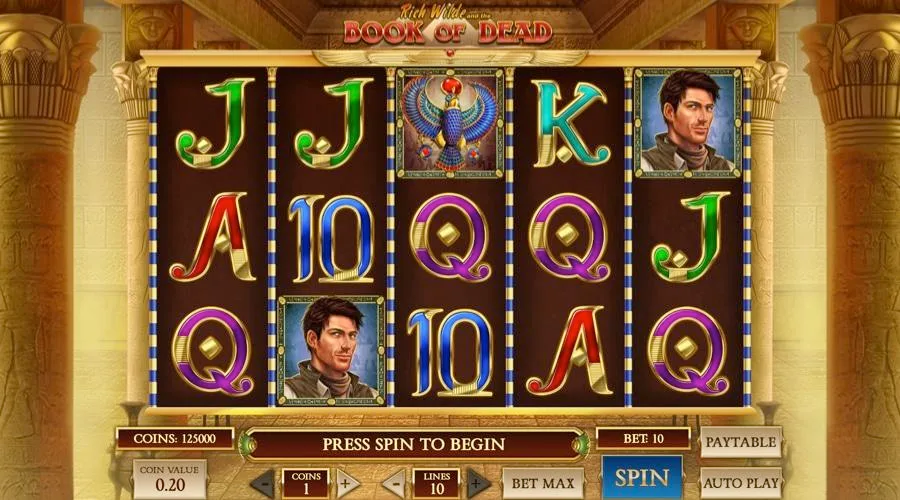Start Auto Play

741,482
